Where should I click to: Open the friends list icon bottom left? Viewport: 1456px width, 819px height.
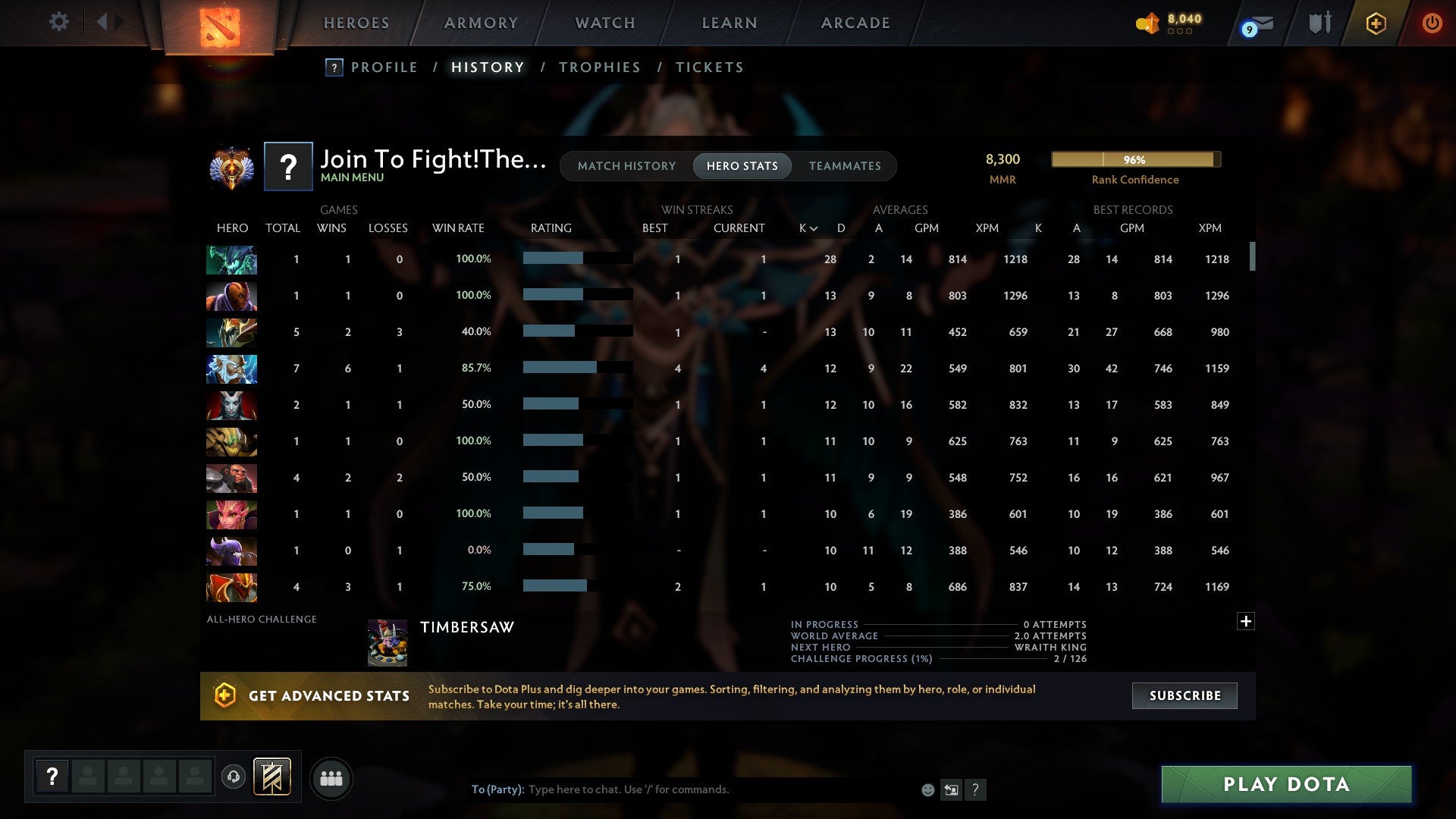point(331,777)
